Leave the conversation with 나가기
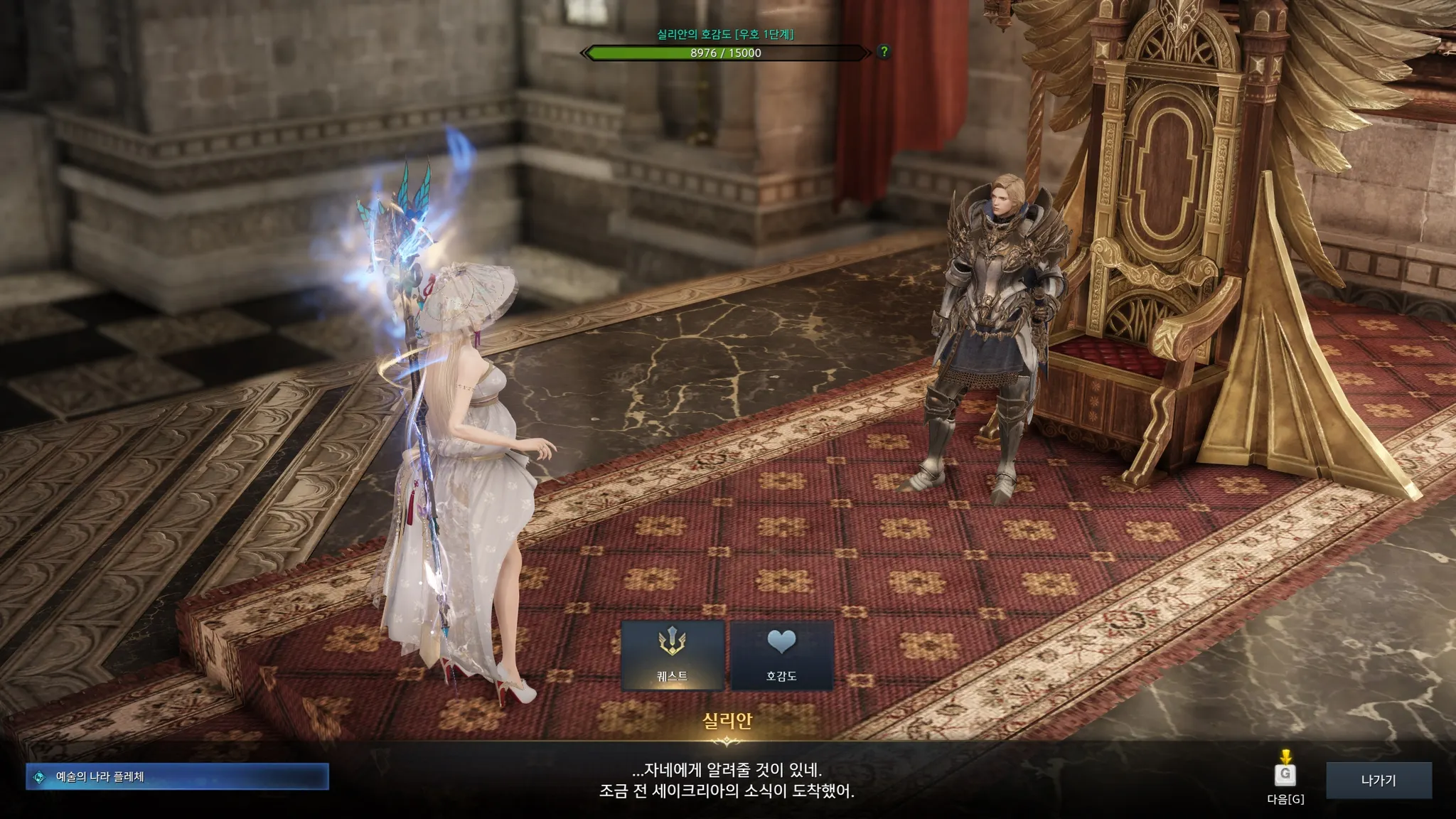The width and height of the screenshot is (1456, 819). pyautogui.click(x=1379, y=780)
